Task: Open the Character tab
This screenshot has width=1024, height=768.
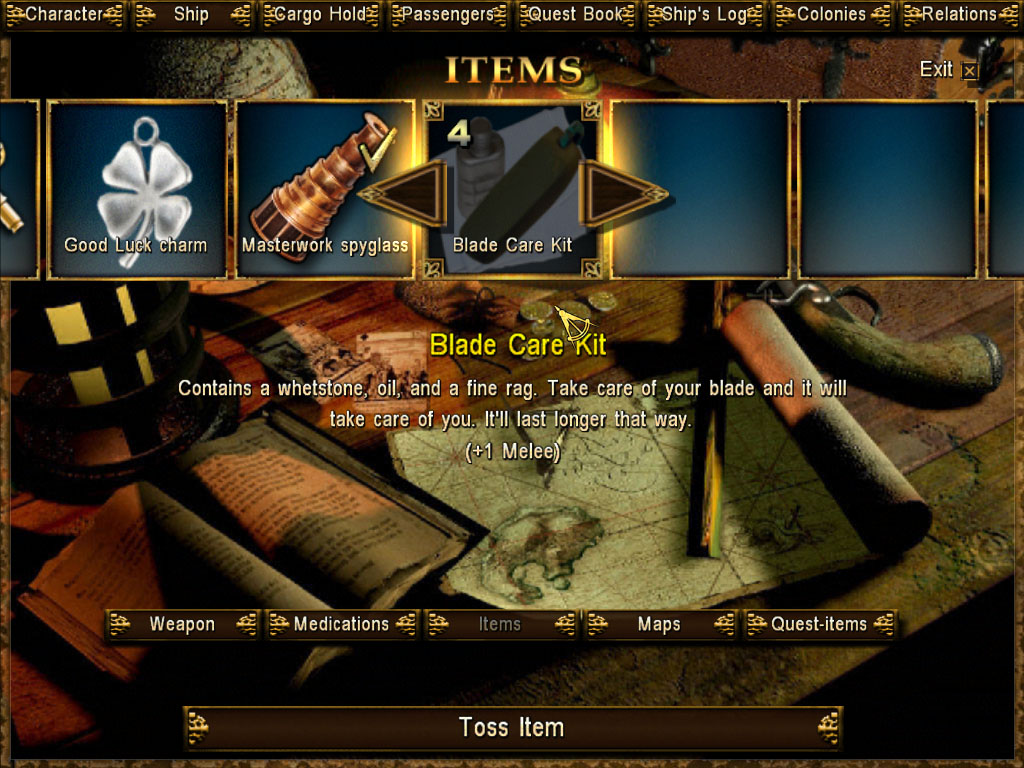Action: coord(64,15)
